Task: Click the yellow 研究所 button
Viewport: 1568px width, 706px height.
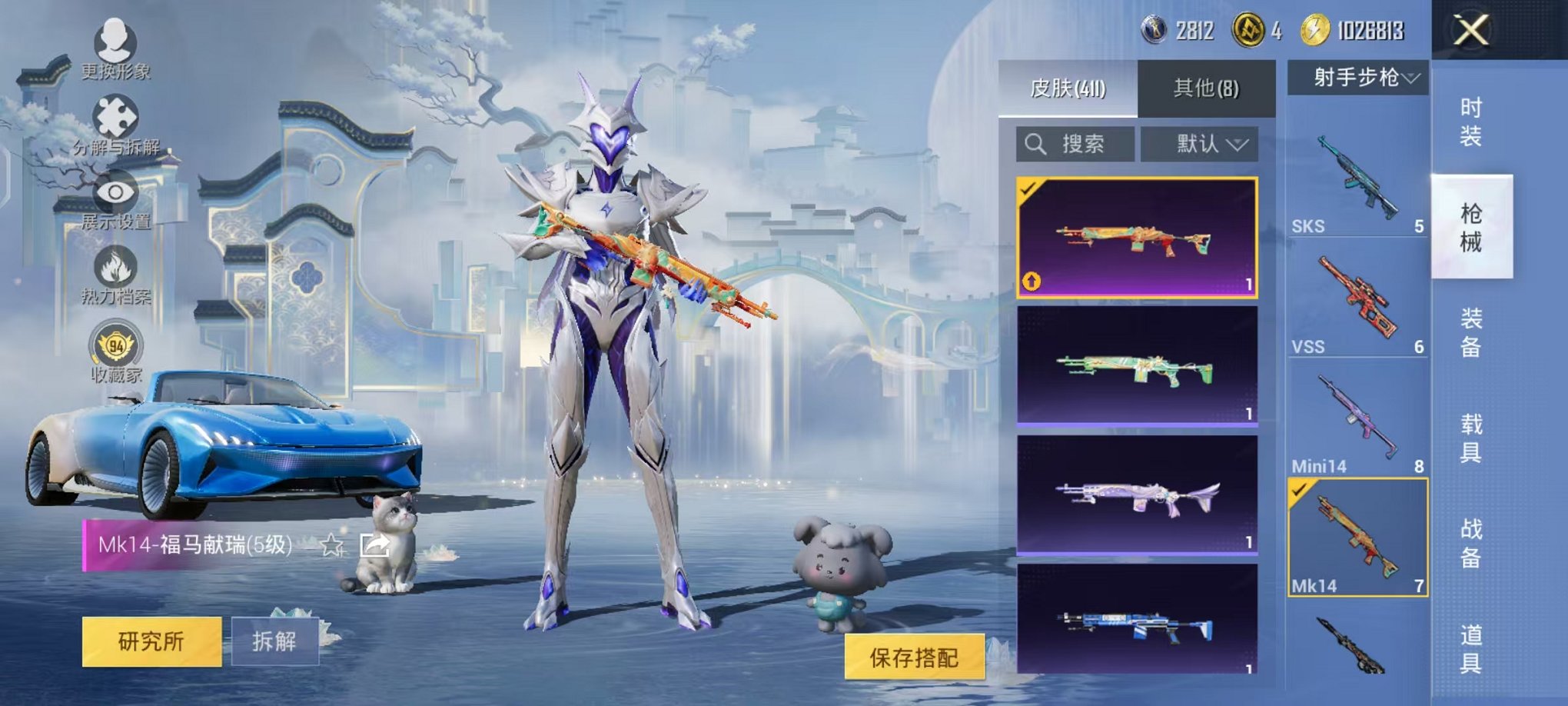Action: pos(151,641)
